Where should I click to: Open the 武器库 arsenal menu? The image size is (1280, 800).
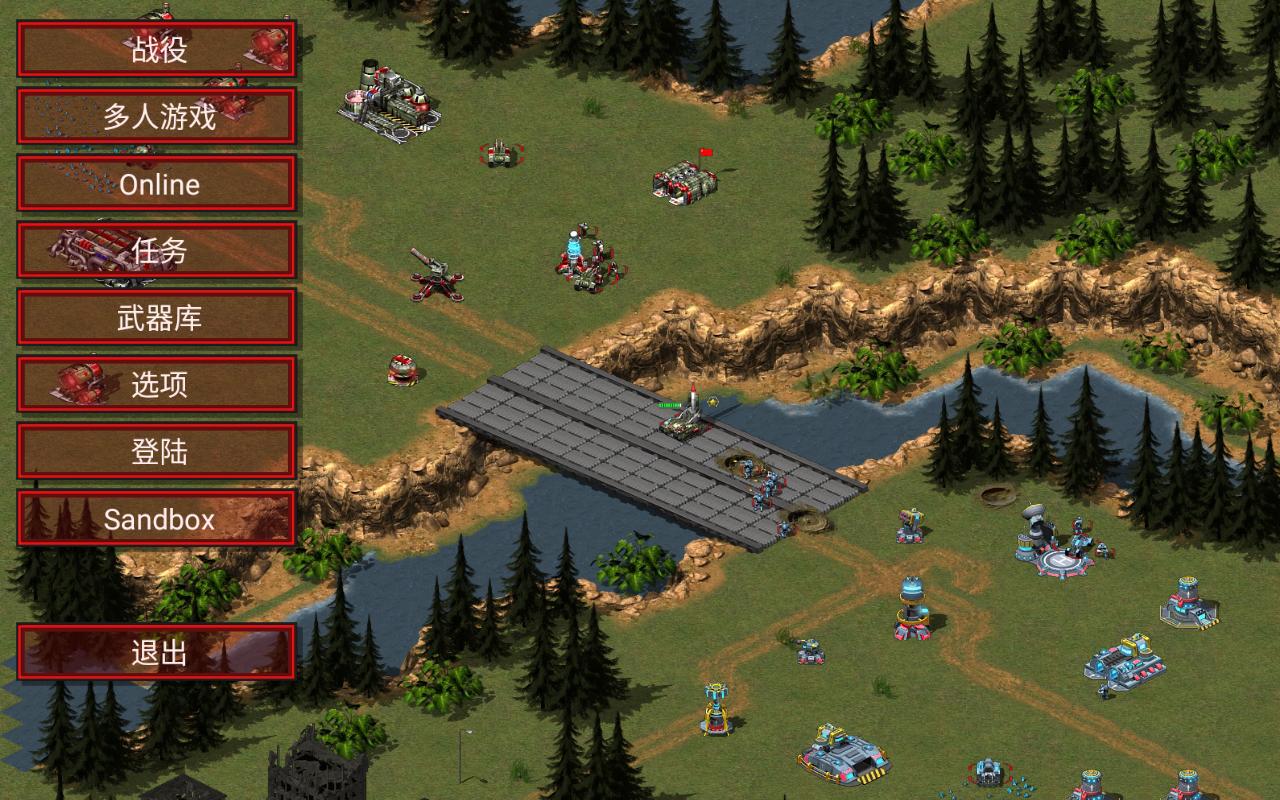(x=157, y=318)
